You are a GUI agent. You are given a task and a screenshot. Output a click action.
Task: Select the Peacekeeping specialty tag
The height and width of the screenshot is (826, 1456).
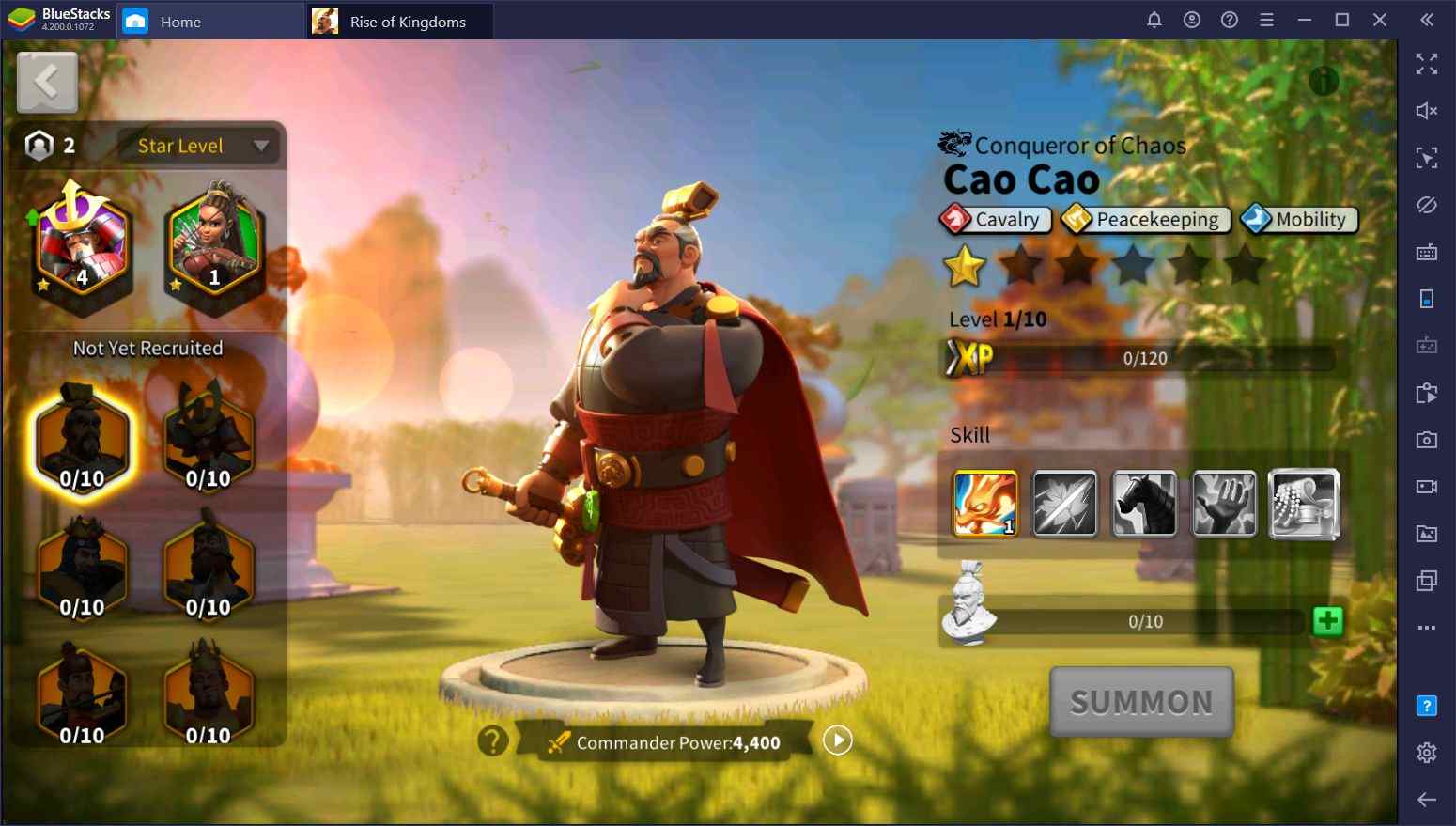pos(1145,219)
